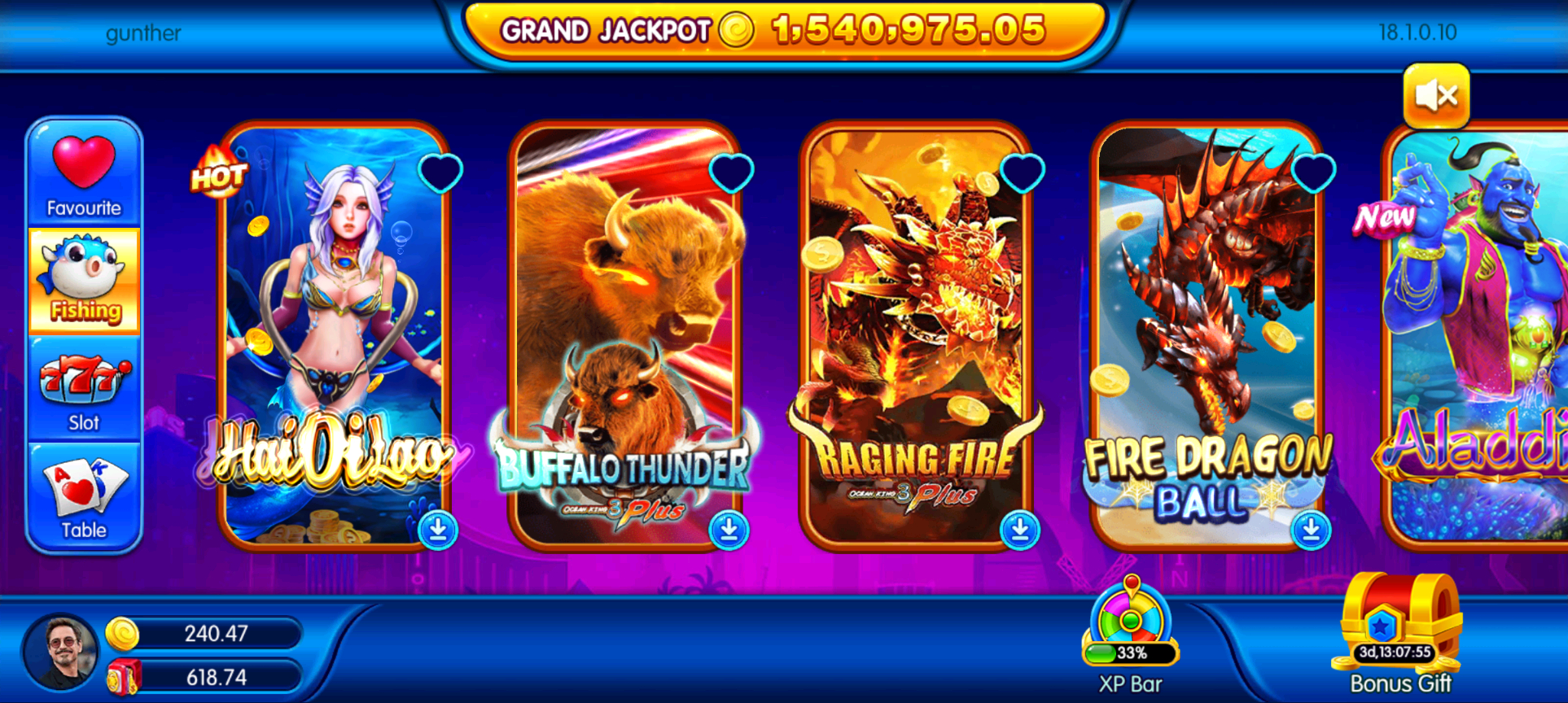The width and height of the screenshot is (1568, 703).
Task: Select the Slot games category
Action: pos(84,391)
